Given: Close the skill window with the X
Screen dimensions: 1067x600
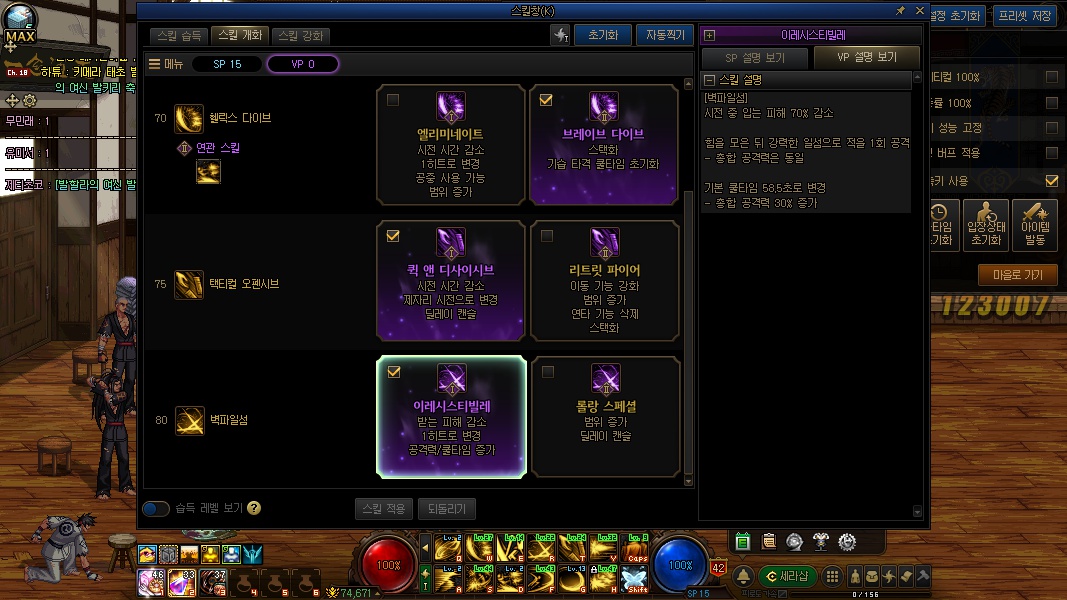Looking at the screenshot, I should [920, 10].
